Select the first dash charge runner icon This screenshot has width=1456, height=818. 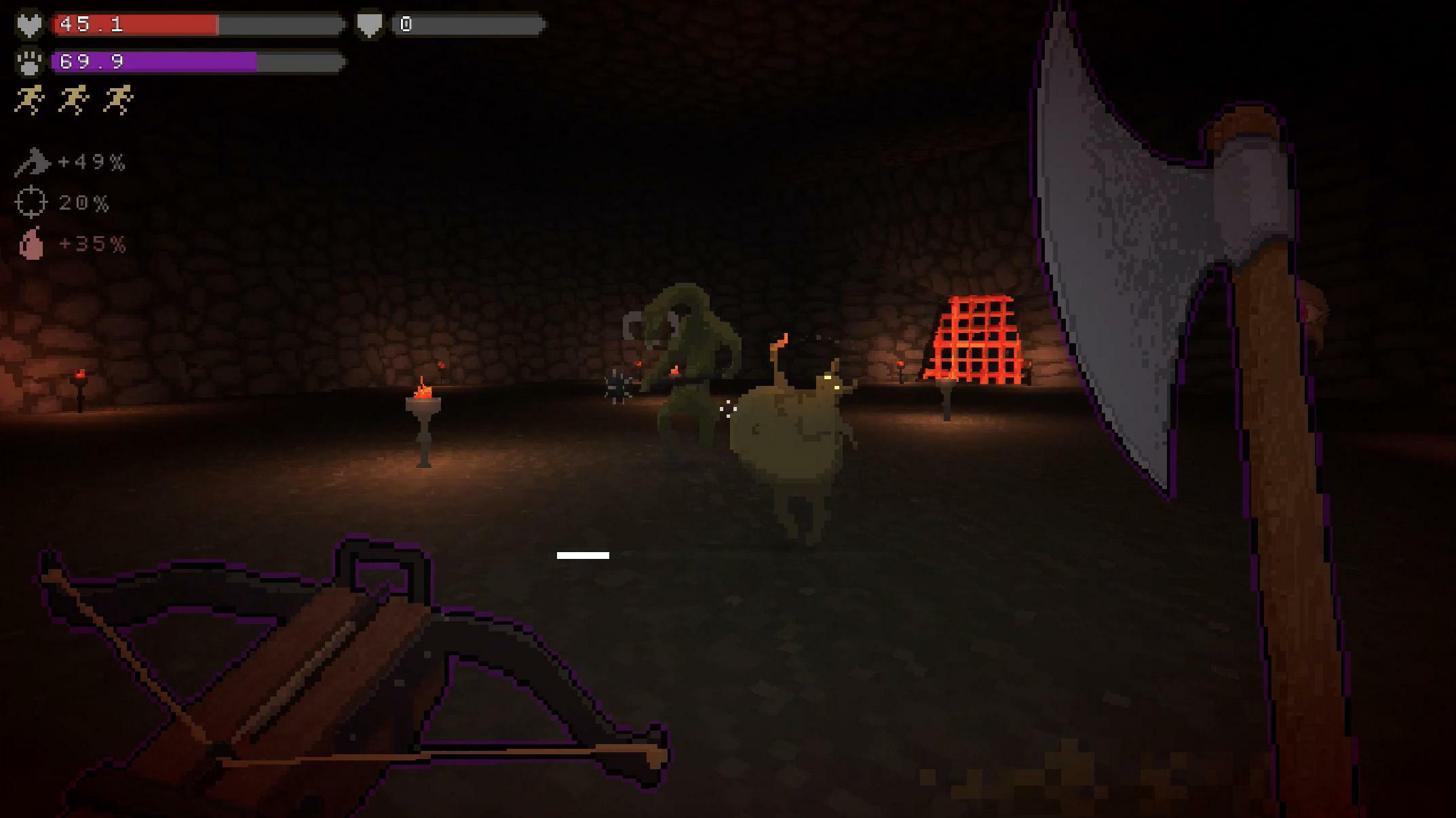pos(31,100)
